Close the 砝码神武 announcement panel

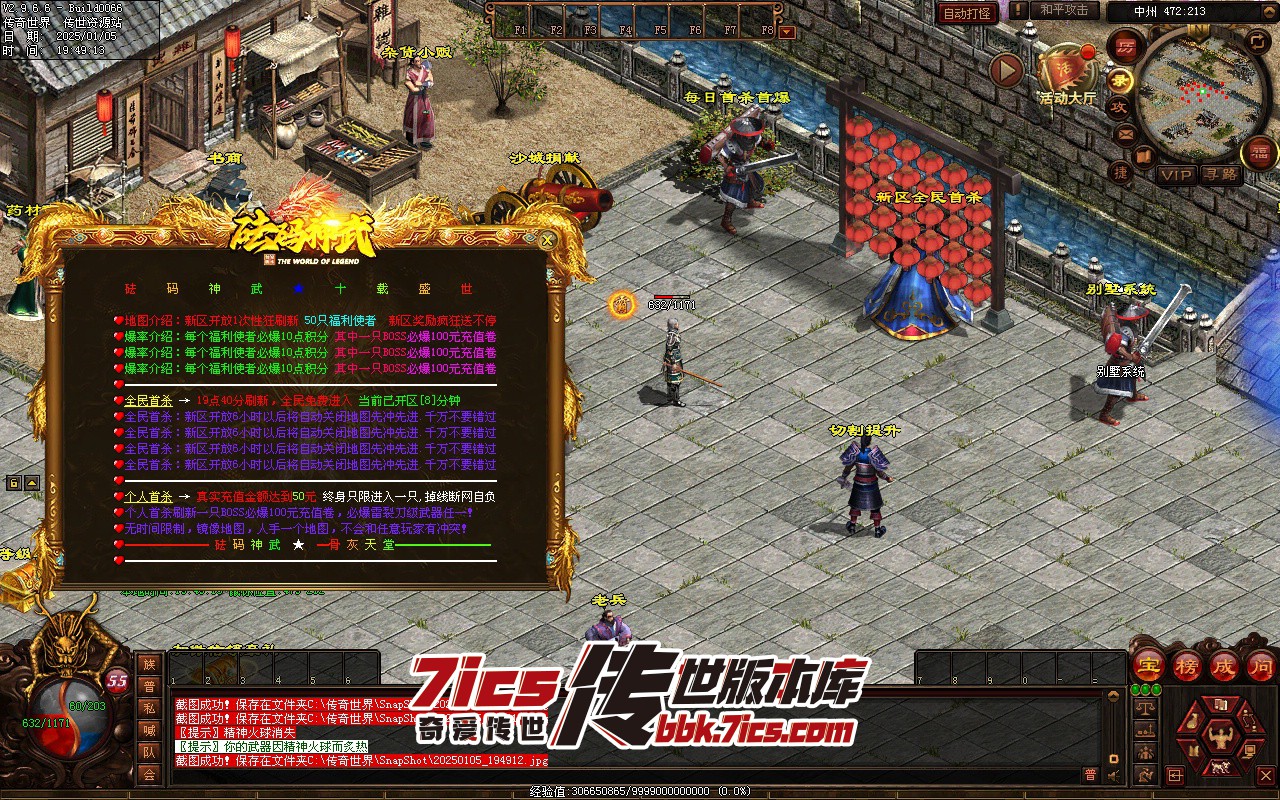point(546,240)
